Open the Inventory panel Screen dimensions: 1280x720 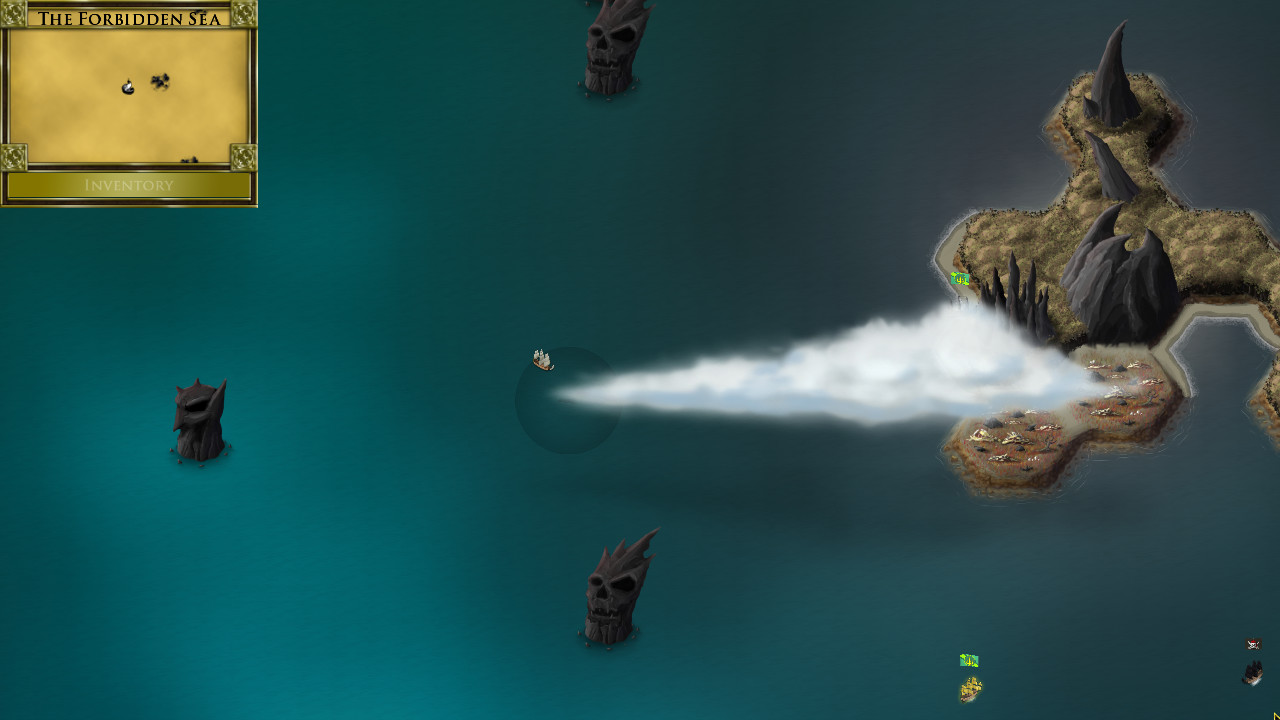click(x=130, y=186)
